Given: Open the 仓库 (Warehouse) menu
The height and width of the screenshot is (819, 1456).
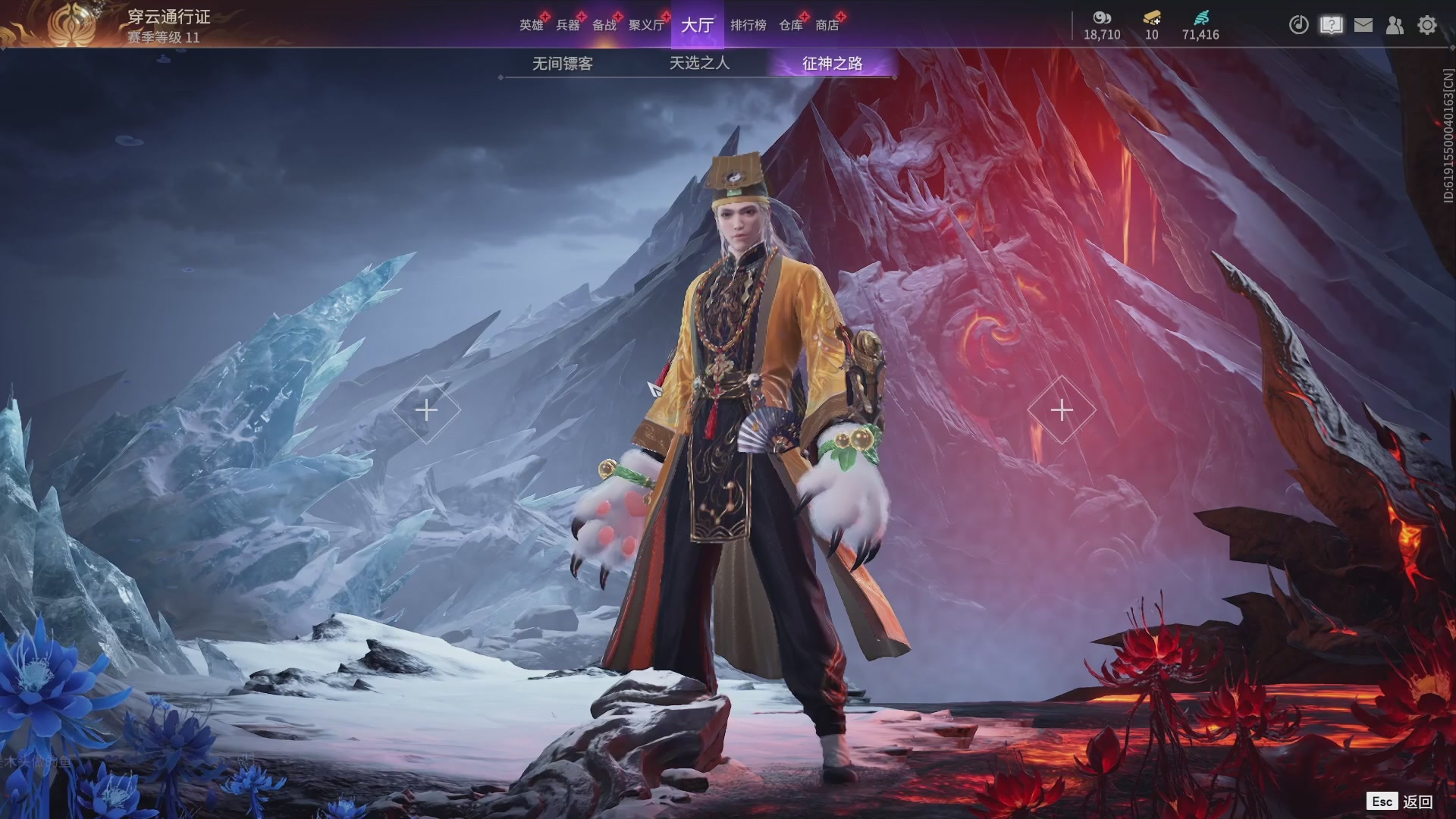Looking at the screenshot, I should [x=790, y=25].
